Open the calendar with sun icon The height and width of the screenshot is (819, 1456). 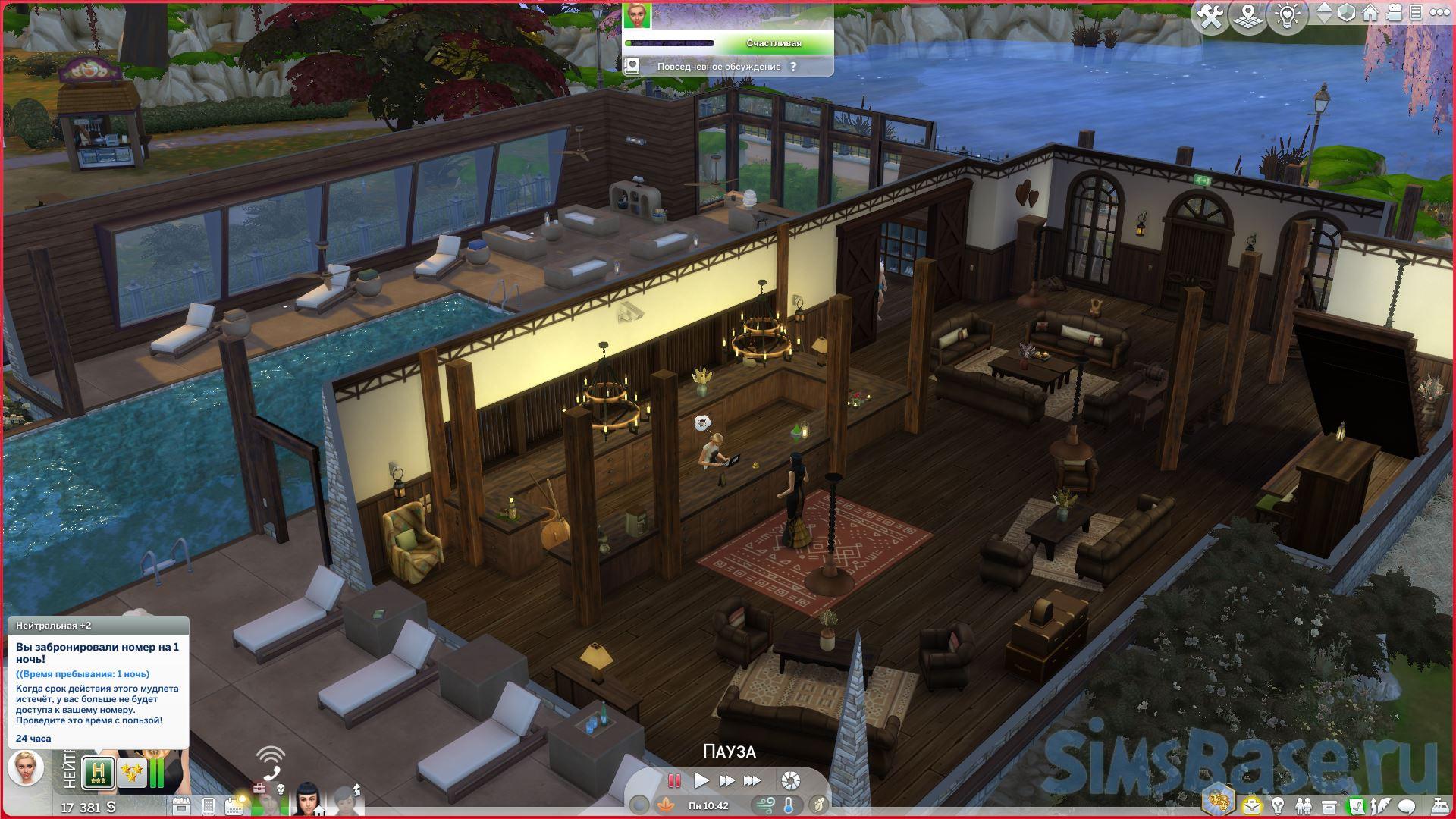[235, 805]
